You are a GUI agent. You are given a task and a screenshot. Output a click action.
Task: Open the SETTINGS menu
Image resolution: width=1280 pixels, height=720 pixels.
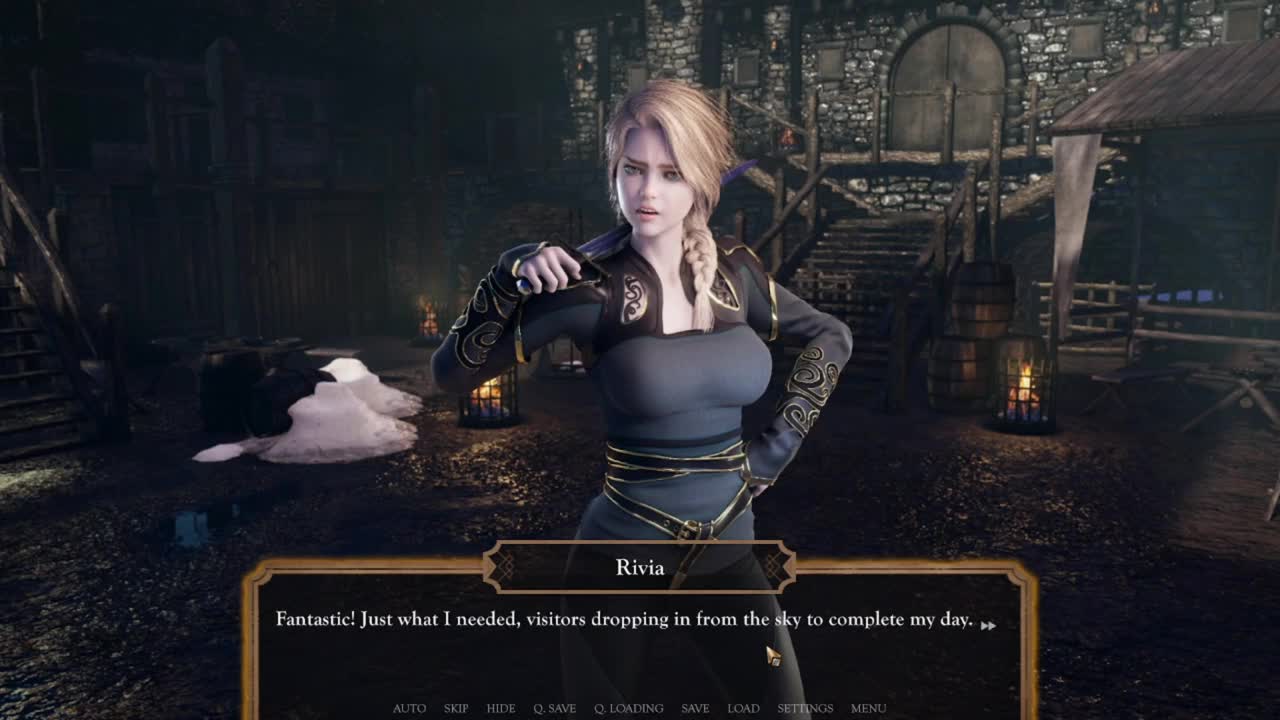805,708
